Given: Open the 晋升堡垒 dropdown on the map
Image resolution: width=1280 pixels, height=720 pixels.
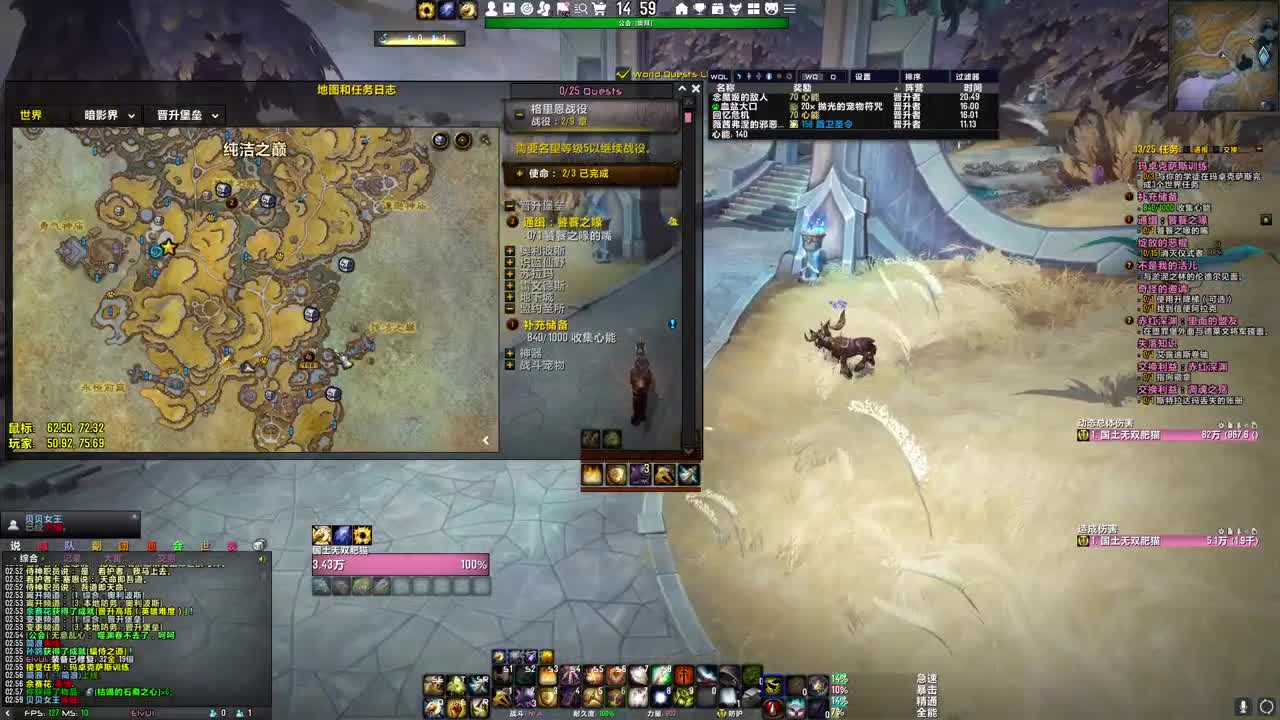Looking at the screenshot, I should pos(186,114).
